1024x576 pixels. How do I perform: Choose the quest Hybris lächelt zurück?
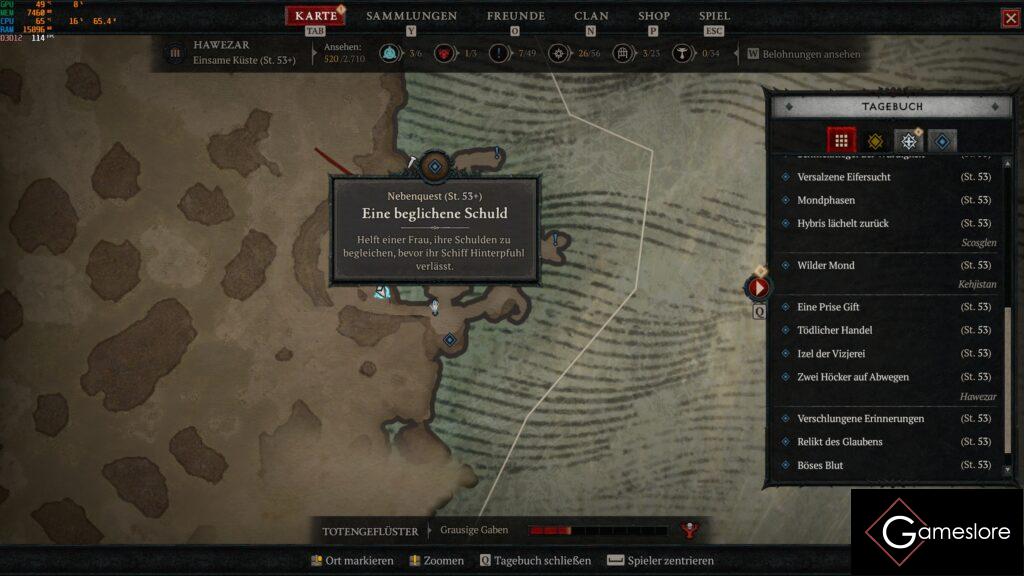click(x=842, y=223)
